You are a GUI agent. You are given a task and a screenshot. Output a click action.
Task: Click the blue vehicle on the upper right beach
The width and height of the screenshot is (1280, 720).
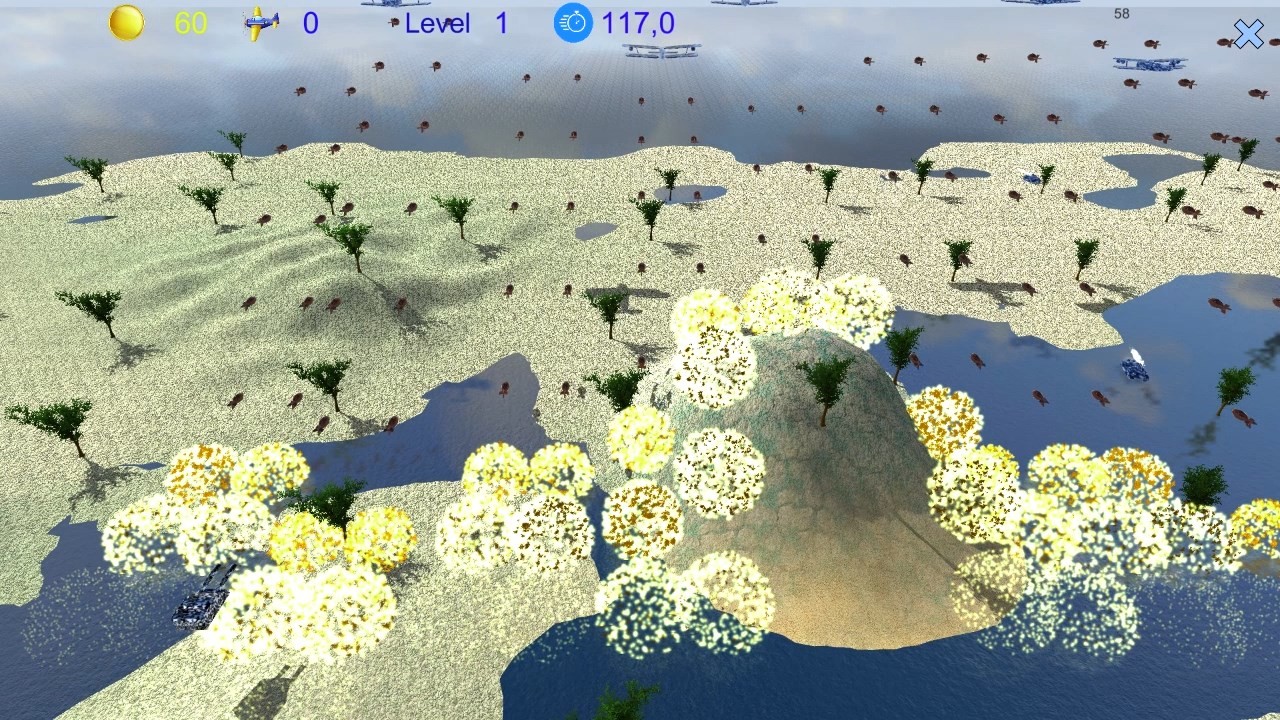point(1029,177)
